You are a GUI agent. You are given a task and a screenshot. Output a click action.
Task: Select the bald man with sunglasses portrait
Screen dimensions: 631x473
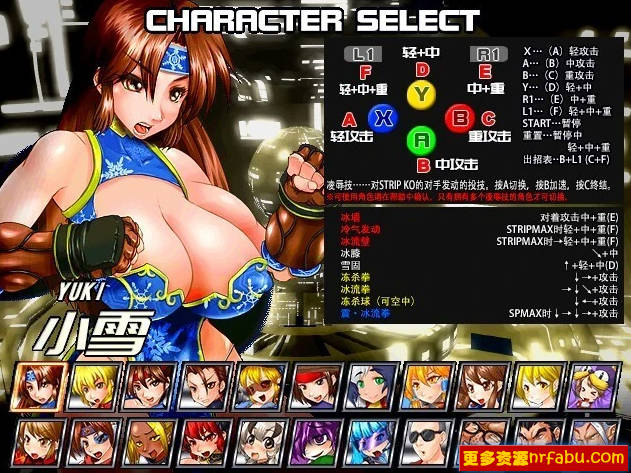coord(429,440)
